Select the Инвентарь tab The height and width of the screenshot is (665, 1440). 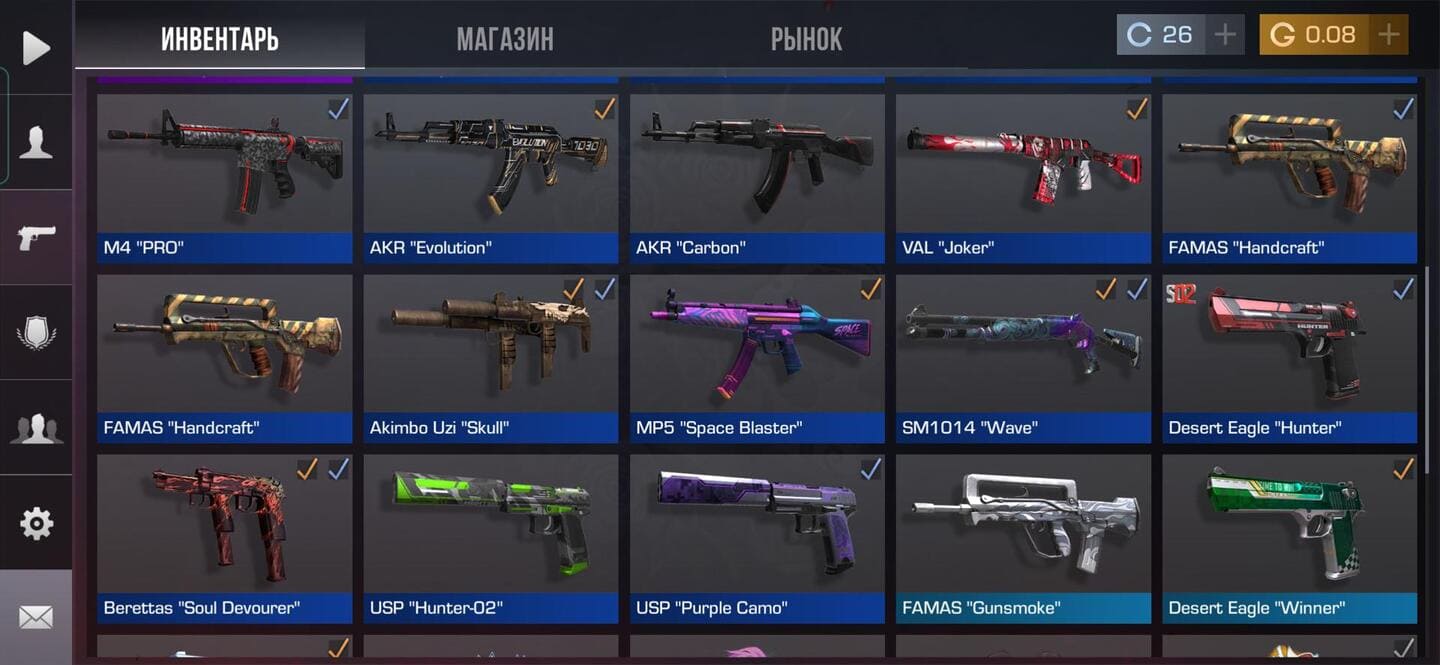point(220,39)
